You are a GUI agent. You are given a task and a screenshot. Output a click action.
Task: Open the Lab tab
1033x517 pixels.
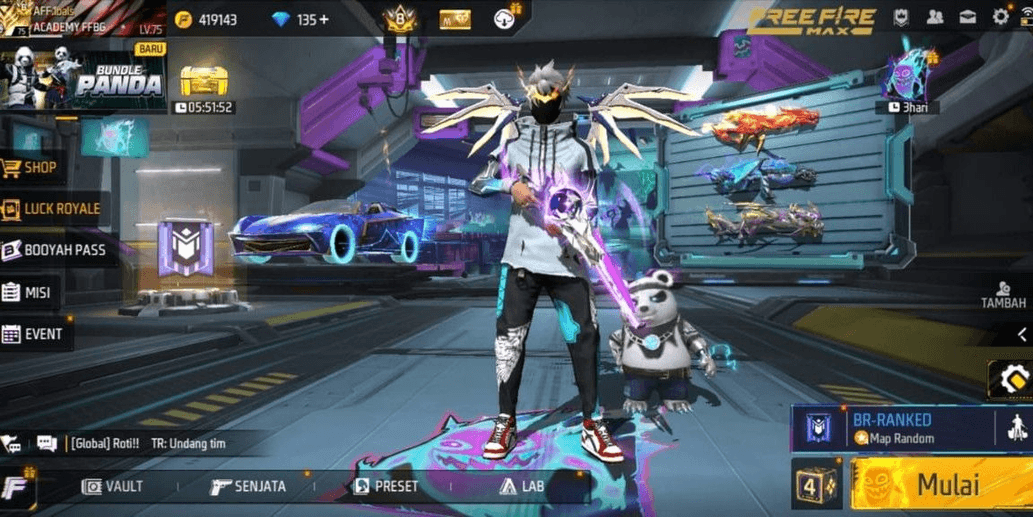(x=521, y=487)
